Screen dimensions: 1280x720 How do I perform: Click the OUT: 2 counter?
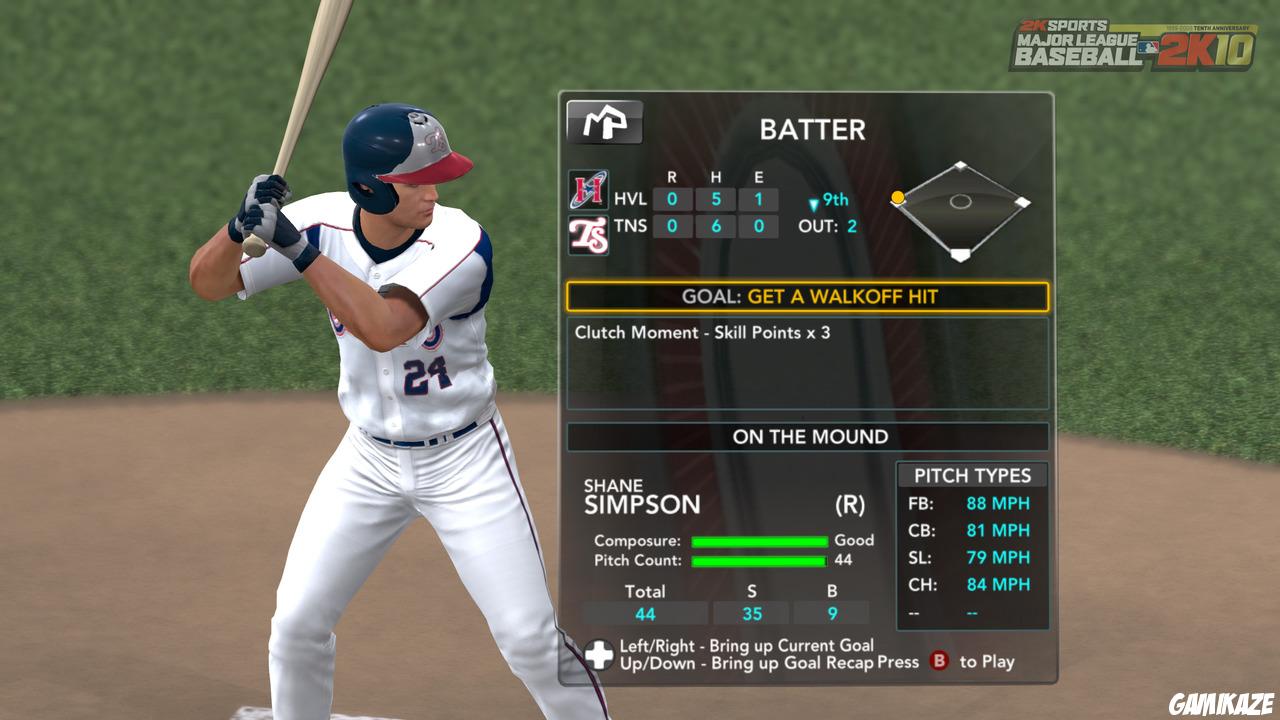click(x=826, y=226)
